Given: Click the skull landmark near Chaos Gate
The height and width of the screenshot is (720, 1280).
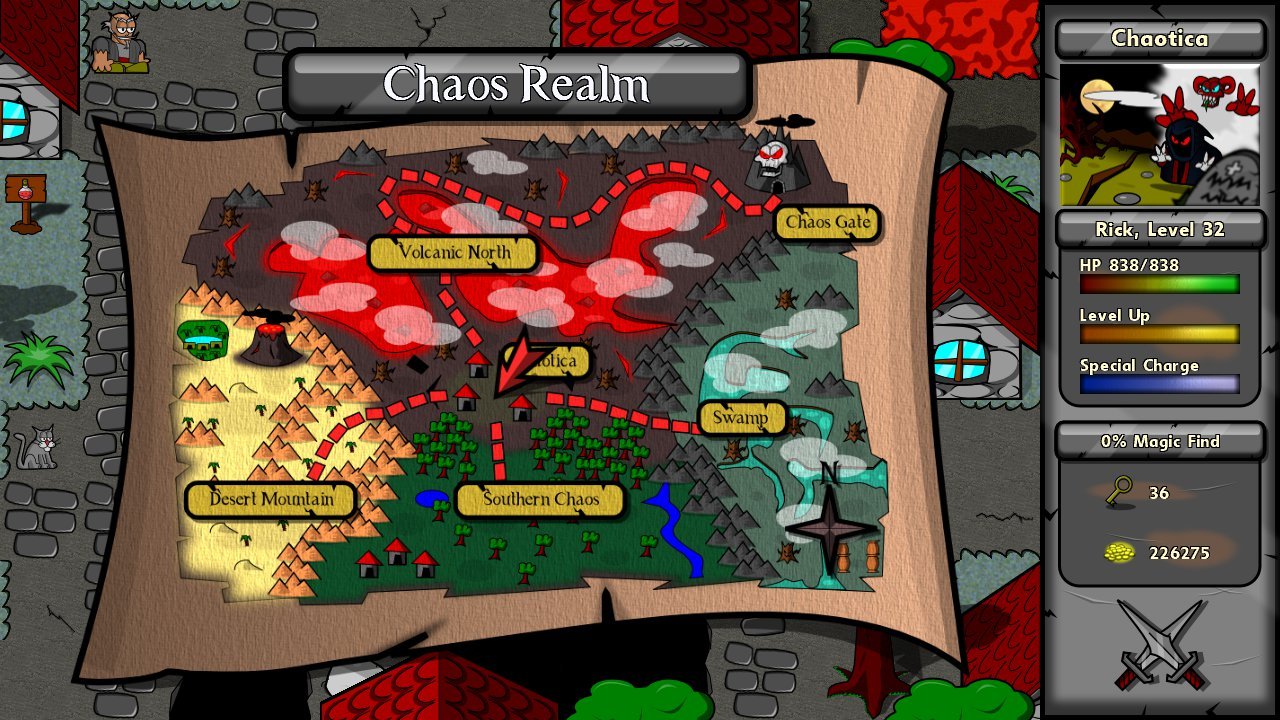Looking at the screenshot, I should tap(772, 155).
